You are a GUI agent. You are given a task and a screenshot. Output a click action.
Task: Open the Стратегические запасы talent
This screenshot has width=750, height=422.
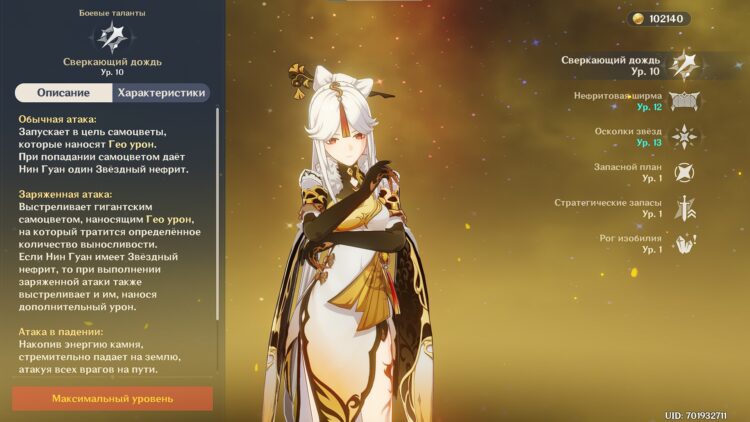tap(685, 208)
